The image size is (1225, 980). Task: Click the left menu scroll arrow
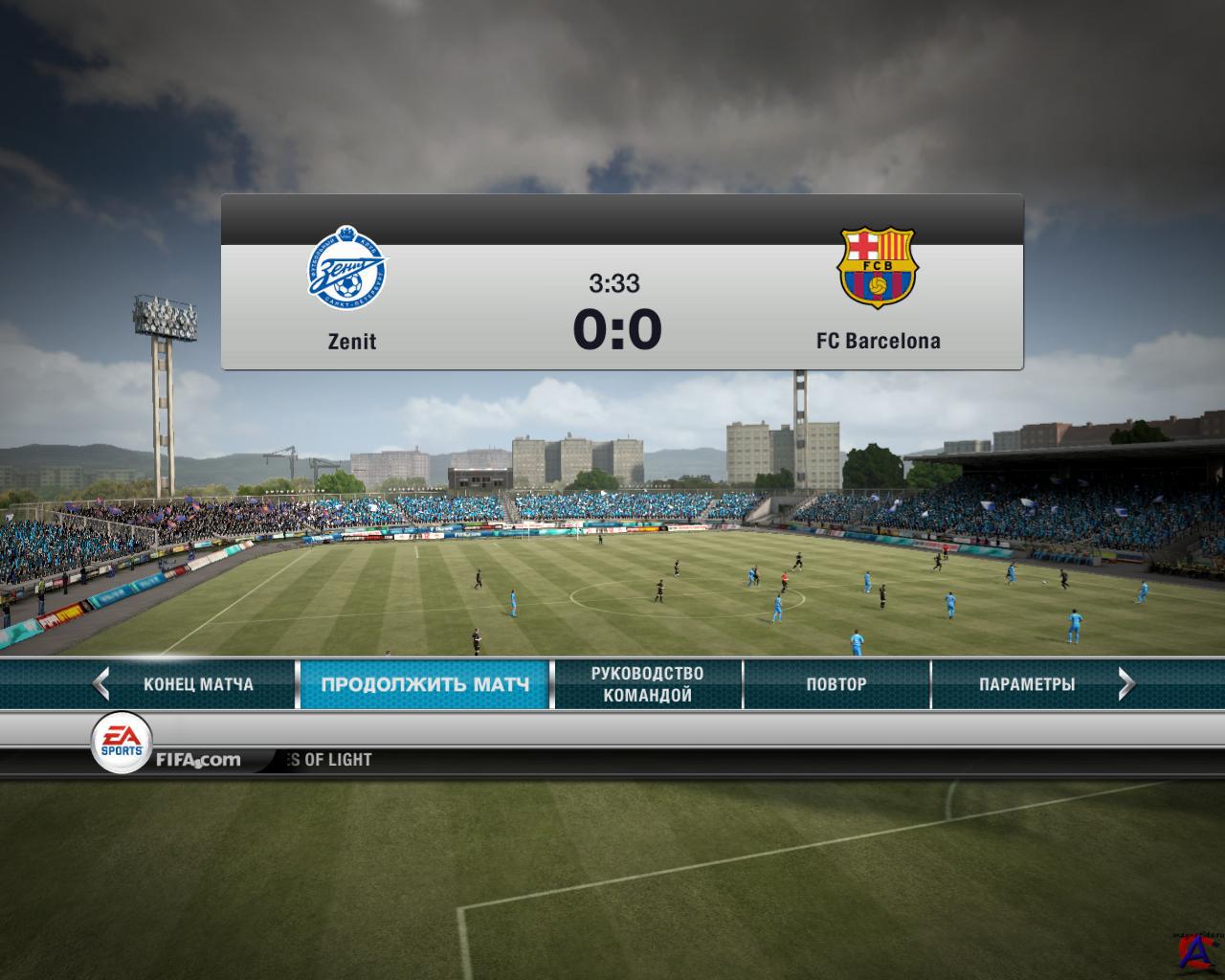pos(101,683)
